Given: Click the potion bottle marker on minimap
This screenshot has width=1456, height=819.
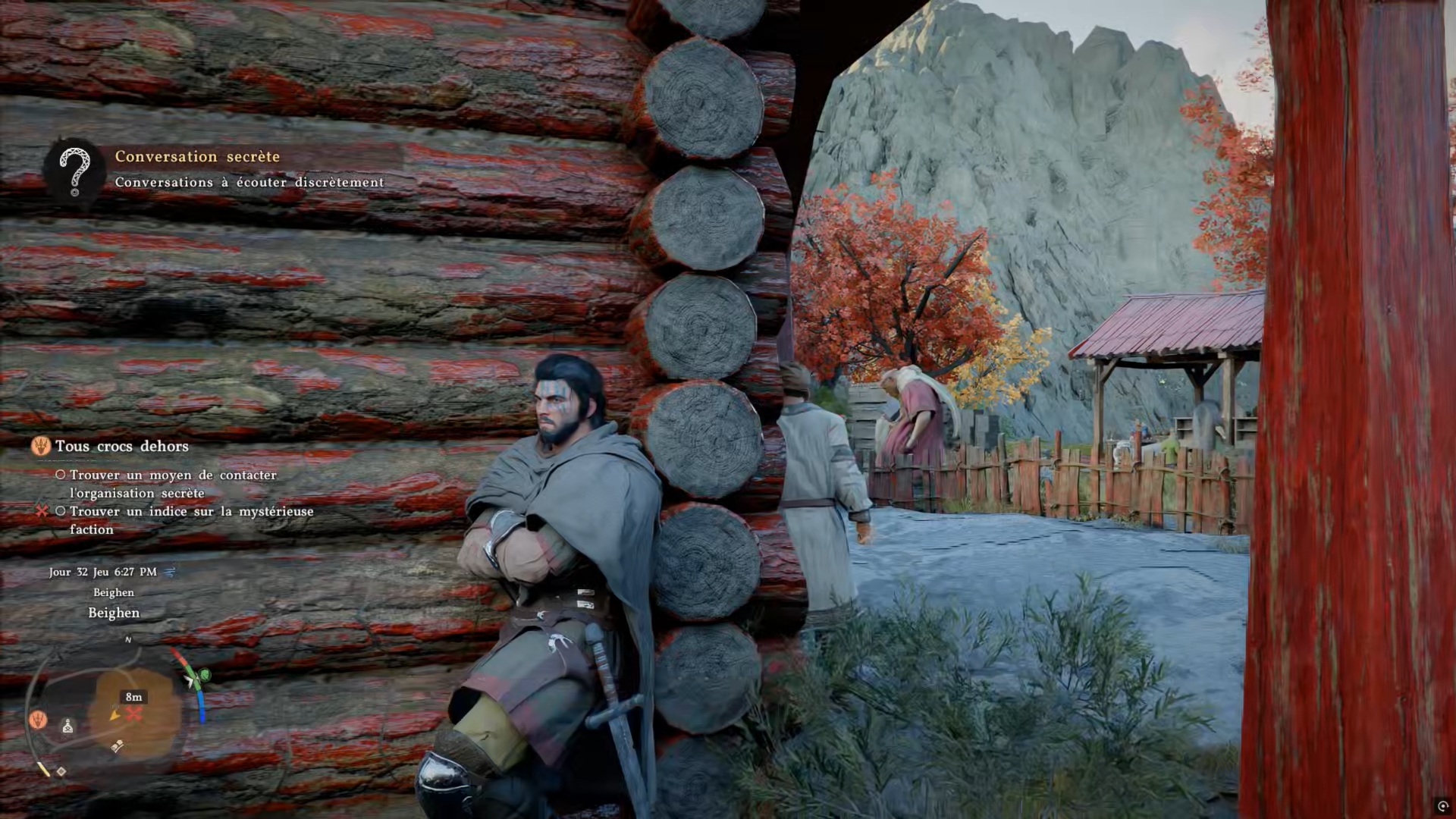Looking at the screenshot, I should [68, 726].
